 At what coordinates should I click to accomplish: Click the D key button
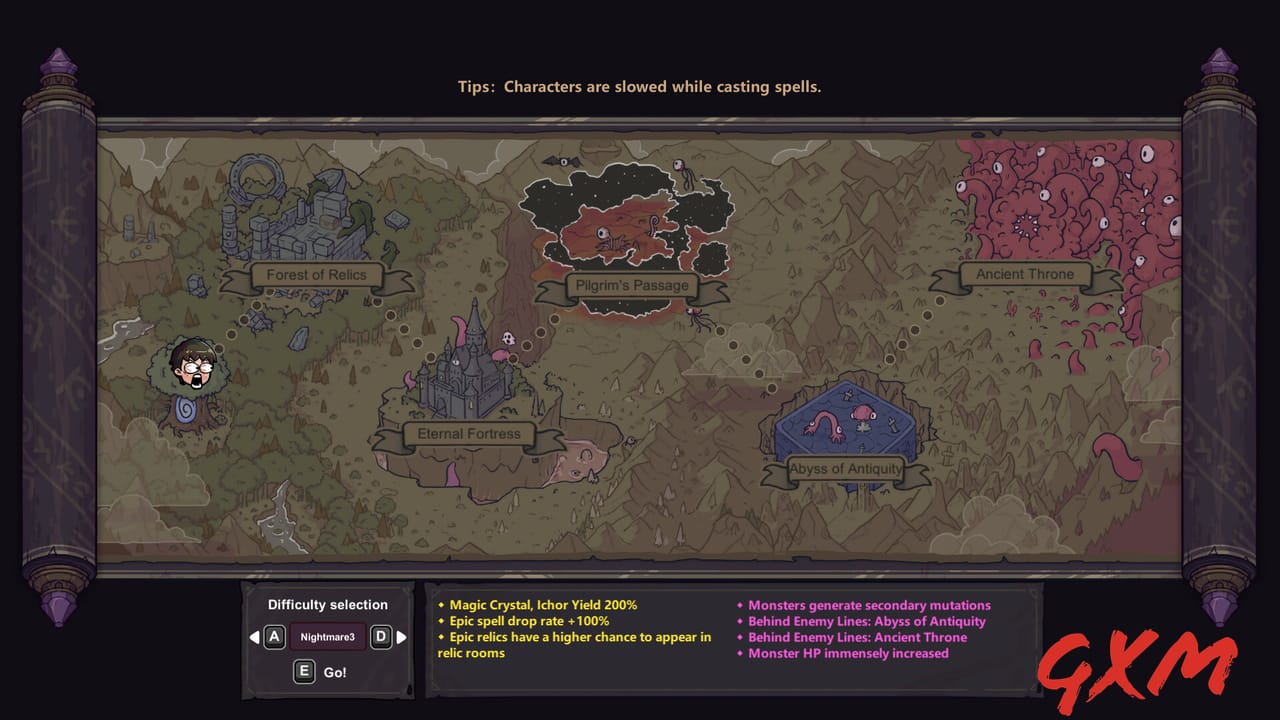coord(380,636)
